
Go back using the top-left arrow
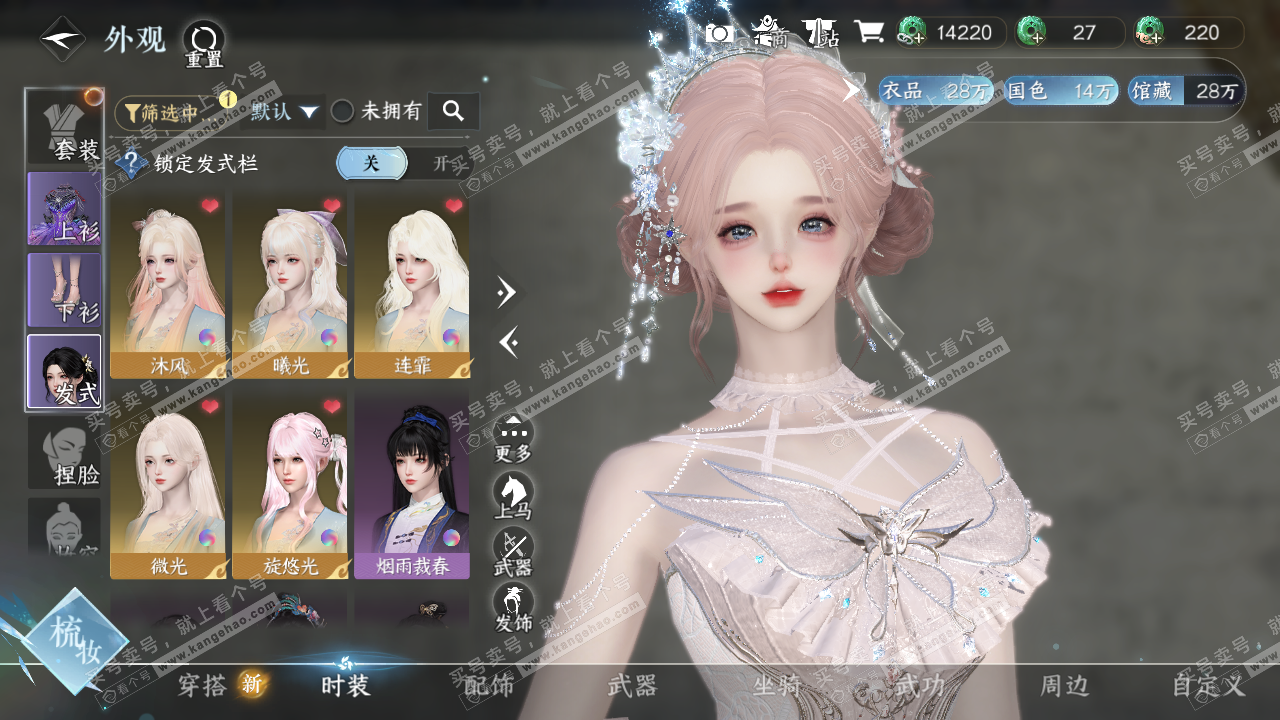[x=62, y=39]
